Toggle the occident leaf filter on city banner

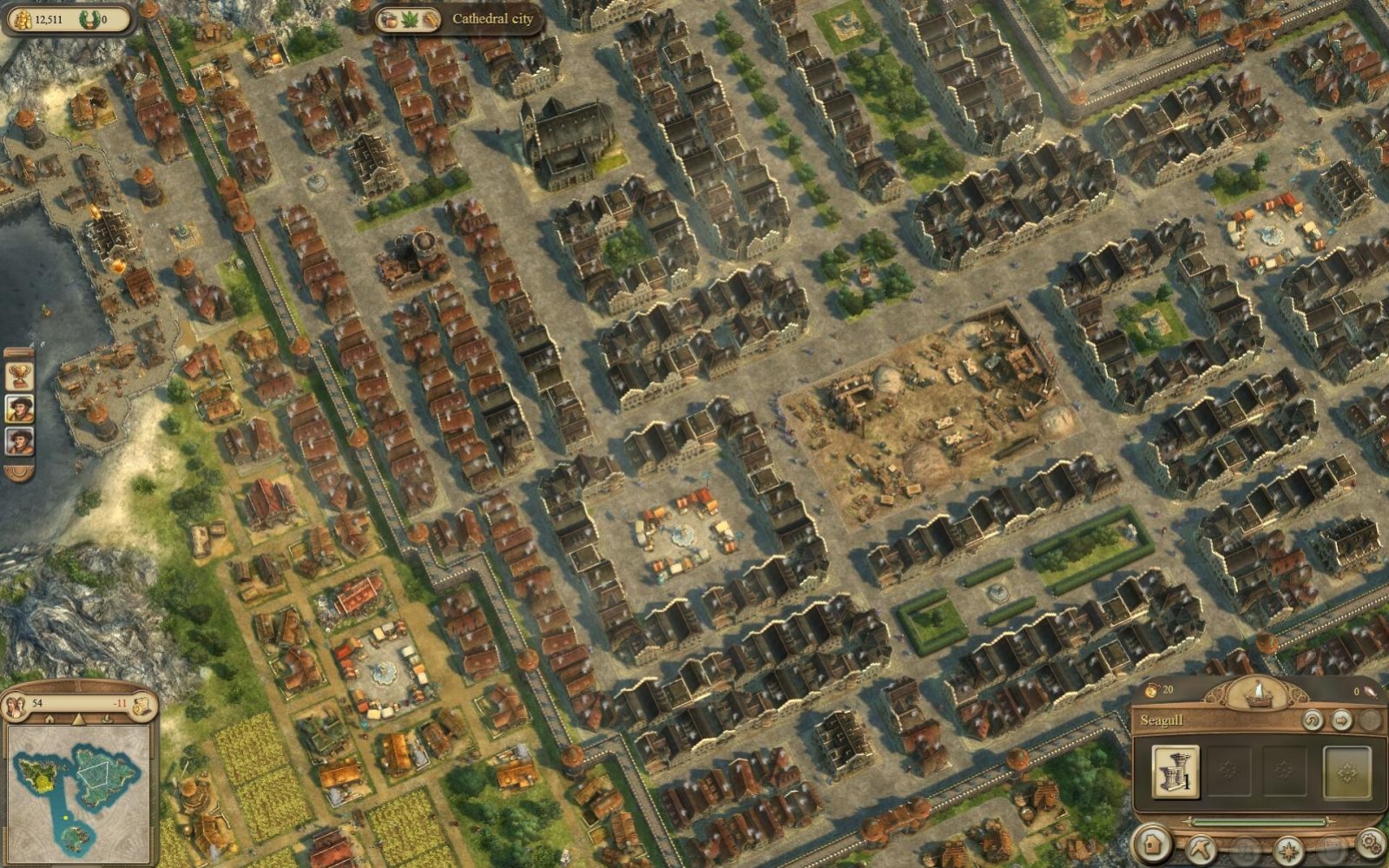pyautogui.click(x=410, y=19)
